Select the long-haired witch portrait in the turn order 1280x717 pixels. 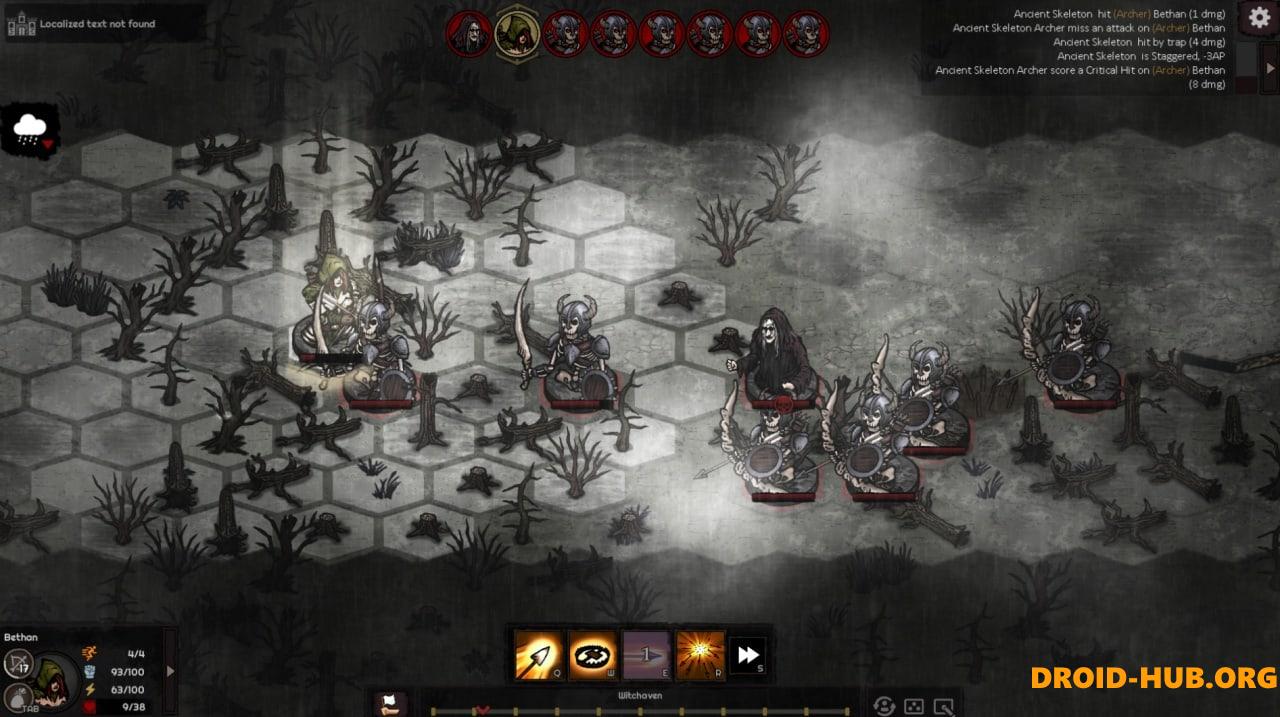469,33
